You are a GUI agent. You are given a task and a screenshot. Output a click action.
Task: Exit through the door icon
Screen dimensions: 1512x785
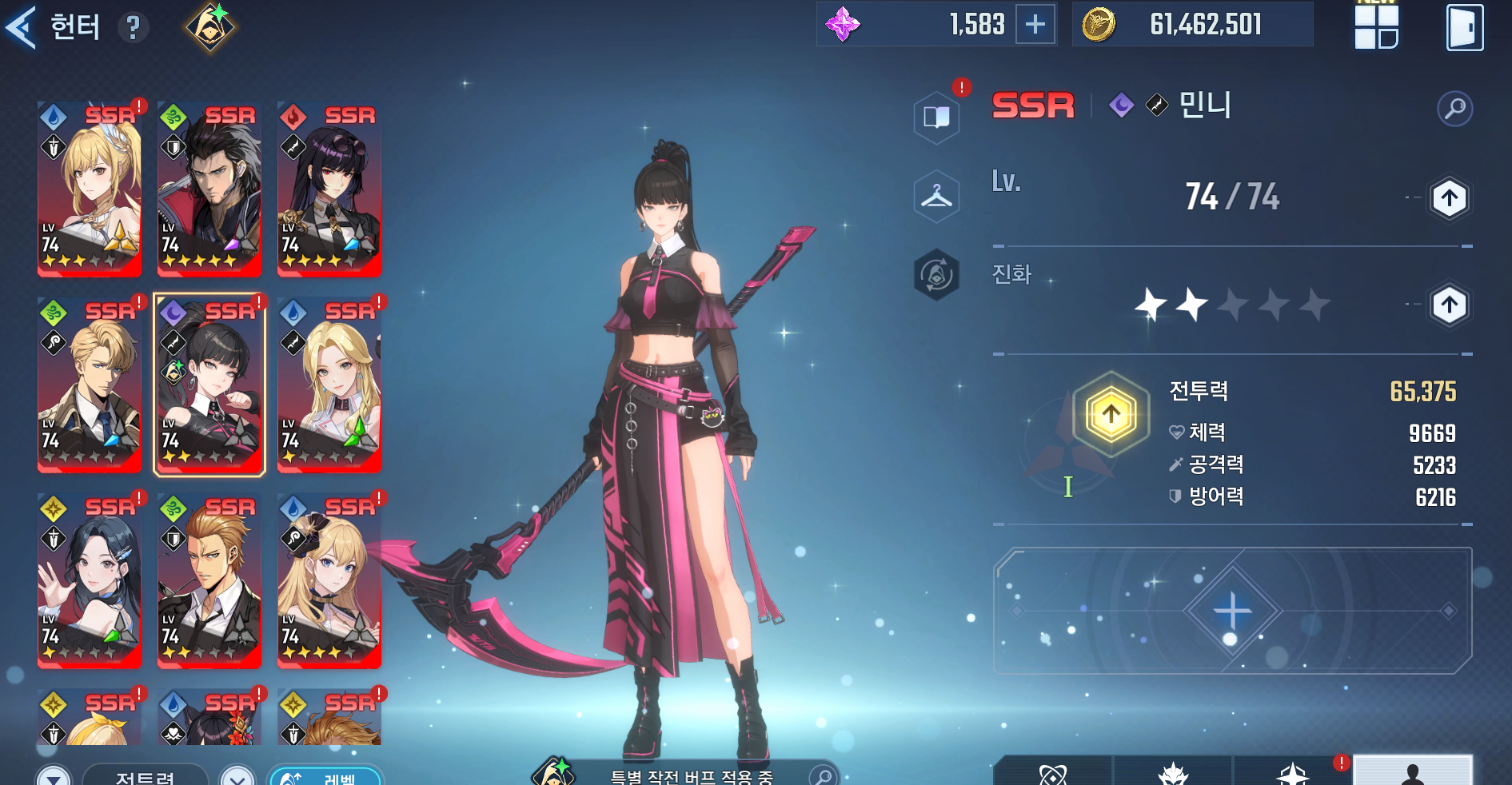[x=1464, y=28]
